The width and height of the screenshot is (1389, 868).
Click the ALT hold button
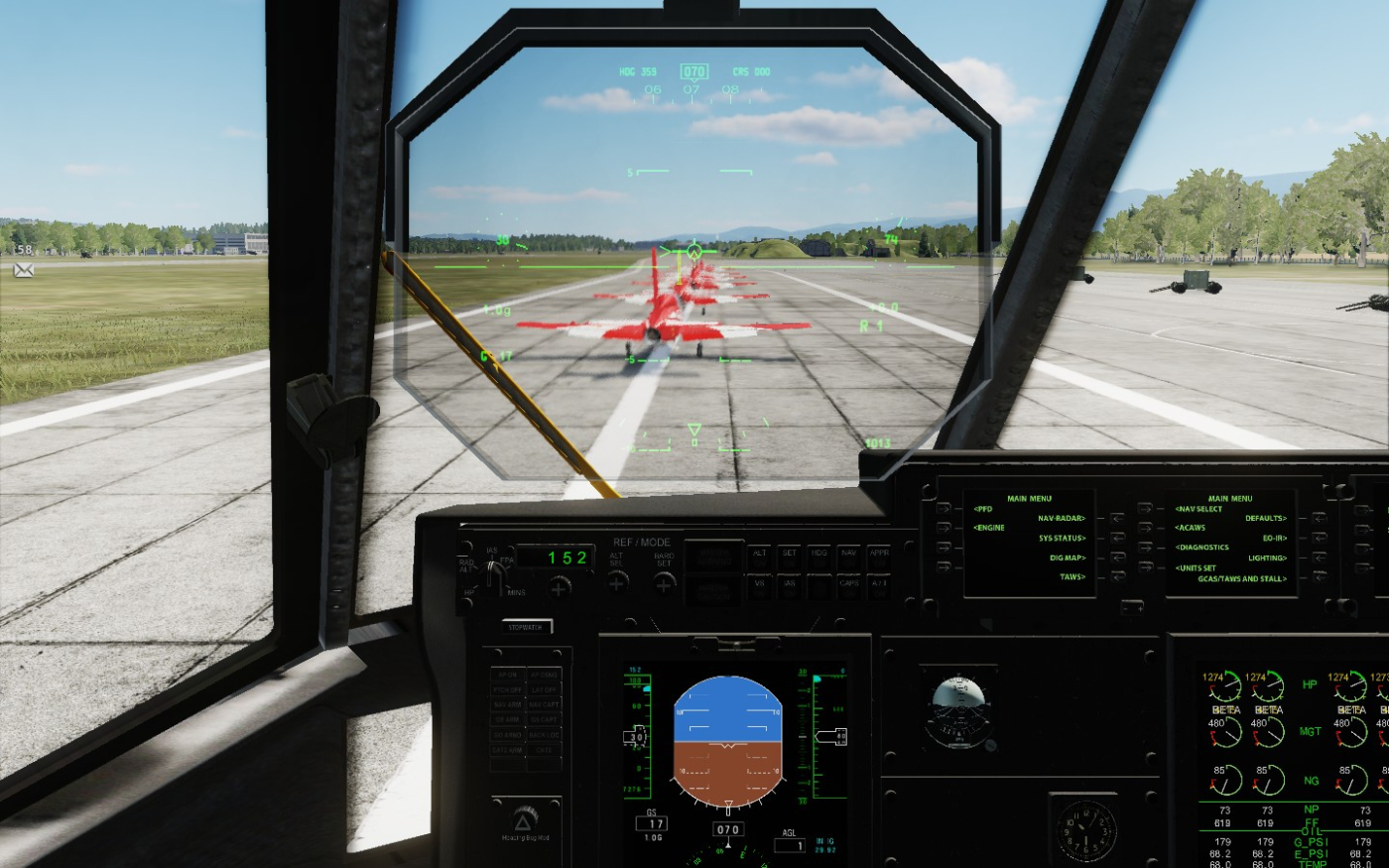pyautogui.click(x=760, y=557)
